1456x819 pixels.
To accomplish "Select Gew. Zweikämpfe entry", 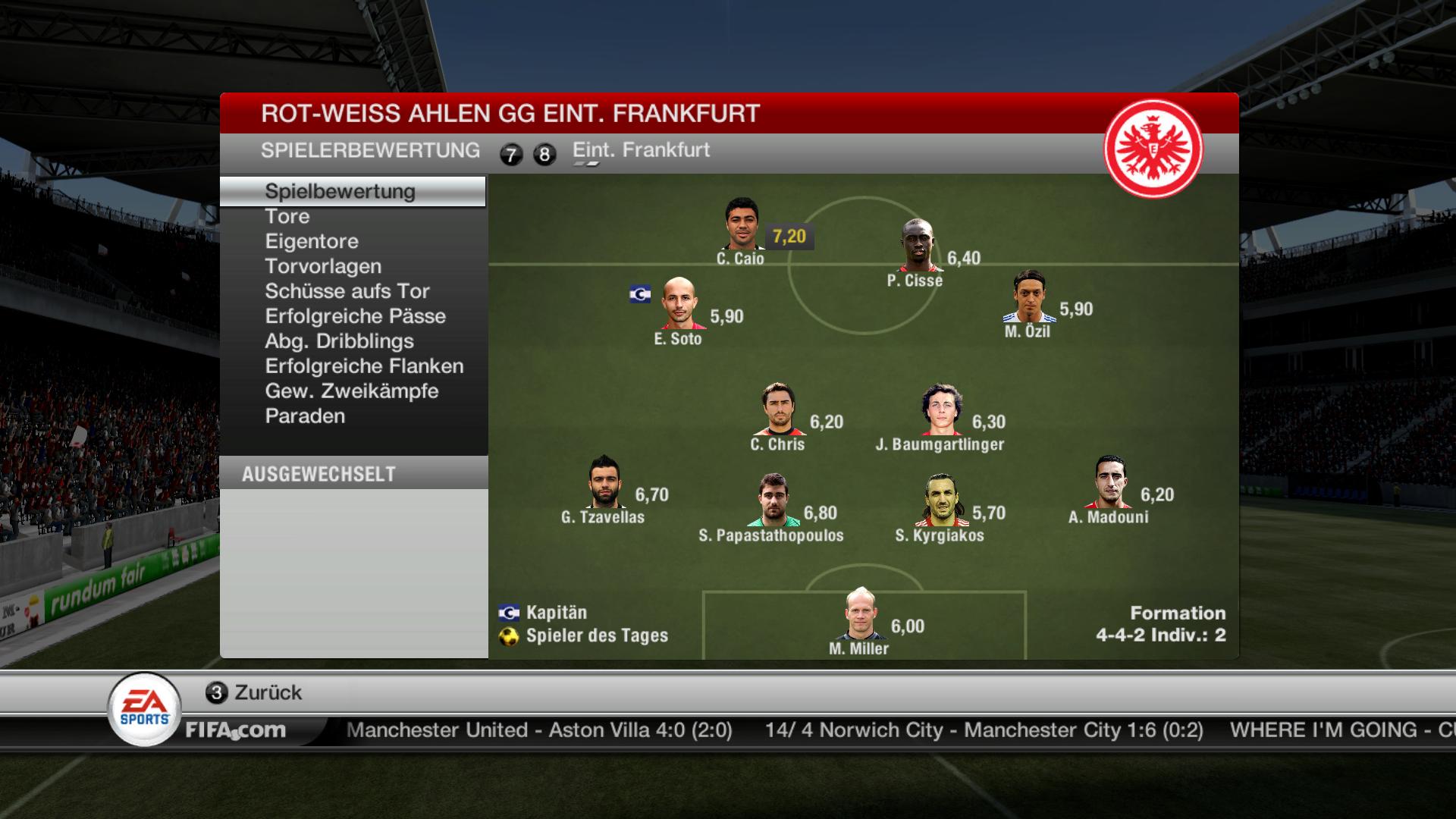I will (352, 392).
